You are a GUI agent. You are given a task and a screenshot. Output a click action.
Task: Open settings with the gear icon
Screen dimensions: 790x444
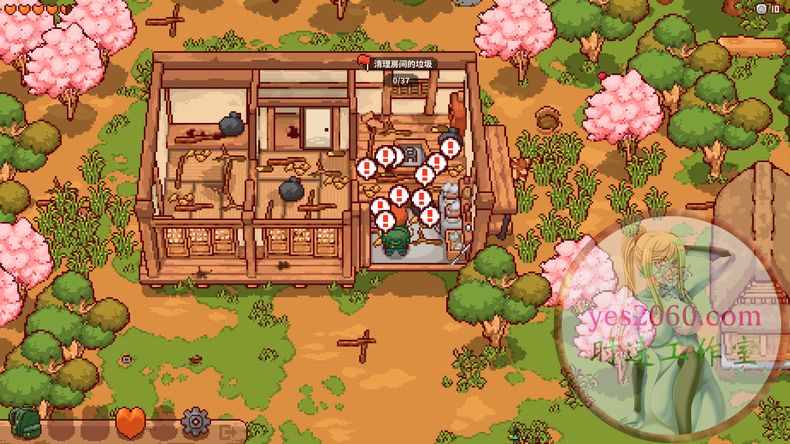tap(195, 421)
